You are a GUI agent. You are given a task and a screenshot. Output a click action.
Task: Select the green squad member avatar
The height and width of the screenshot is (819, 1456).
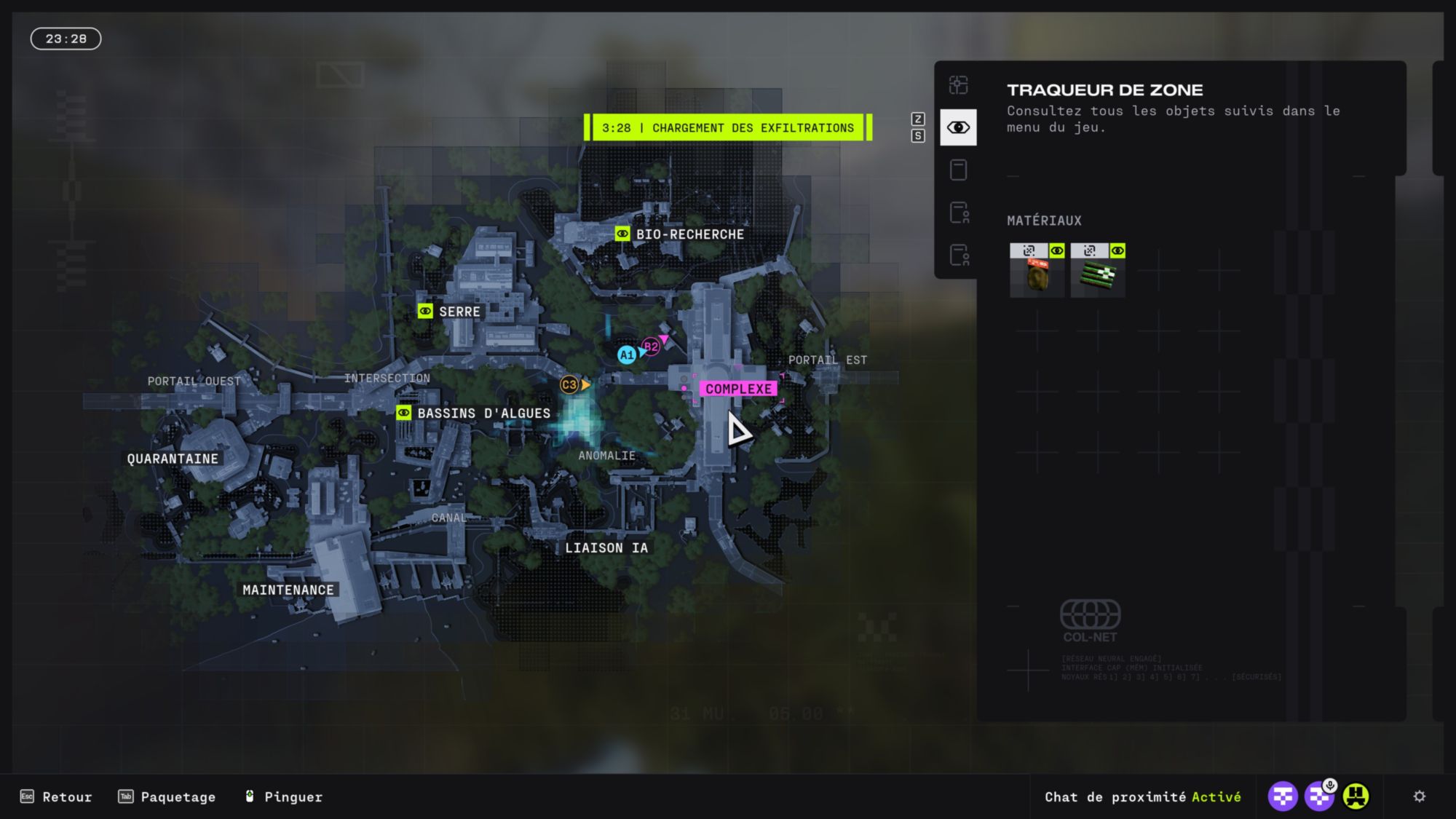(1356, 796)
